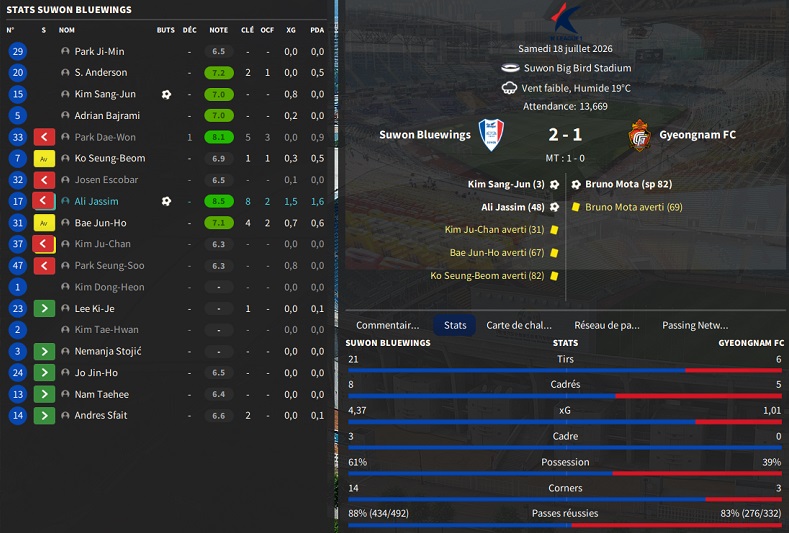Image resolution: width=789 pixels, height=533 pixels.
Task: Select Park Dae-Won in the squad list
Action: point(104,137)
